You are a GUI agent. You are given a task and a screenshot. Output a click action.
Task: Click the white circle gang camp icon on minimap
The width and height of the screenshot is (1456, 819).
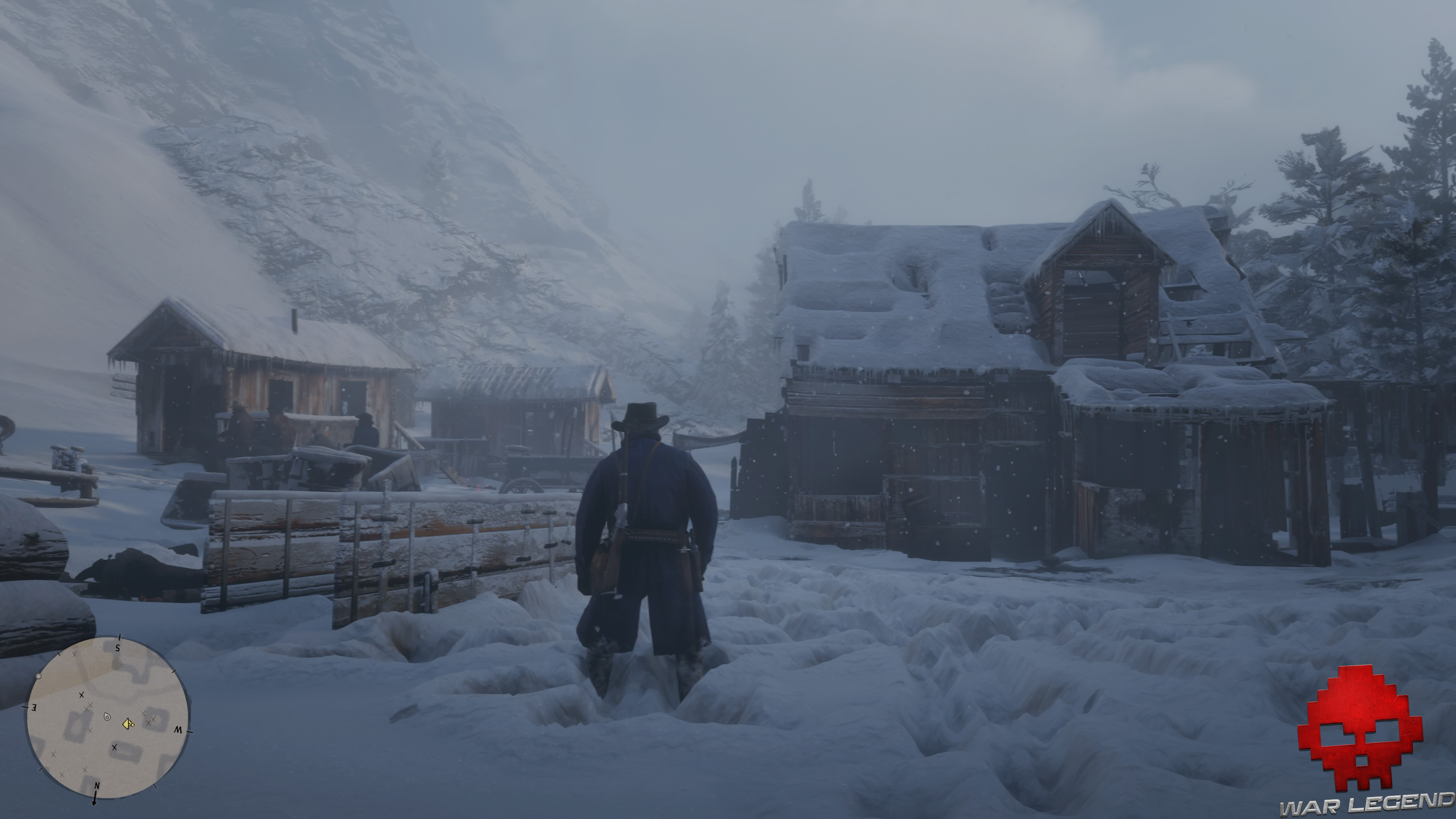39,676
